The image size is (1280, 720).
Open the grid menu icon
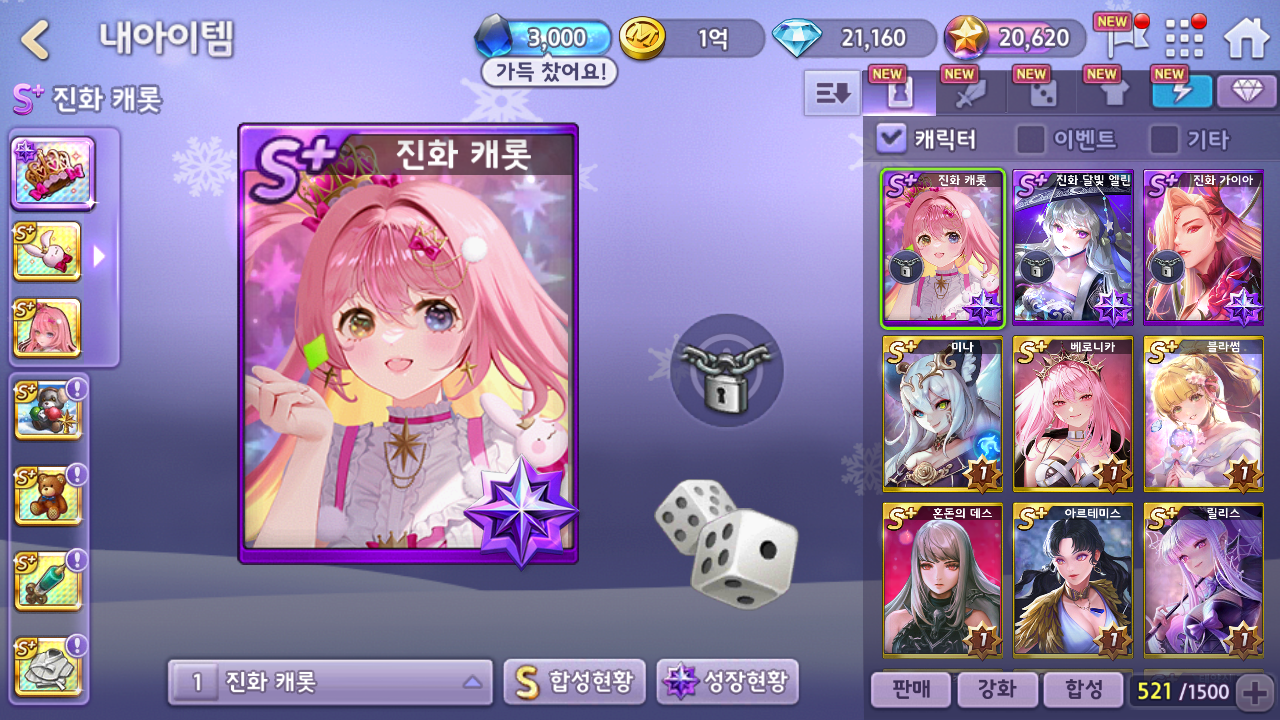click(x=1185, y=39)
